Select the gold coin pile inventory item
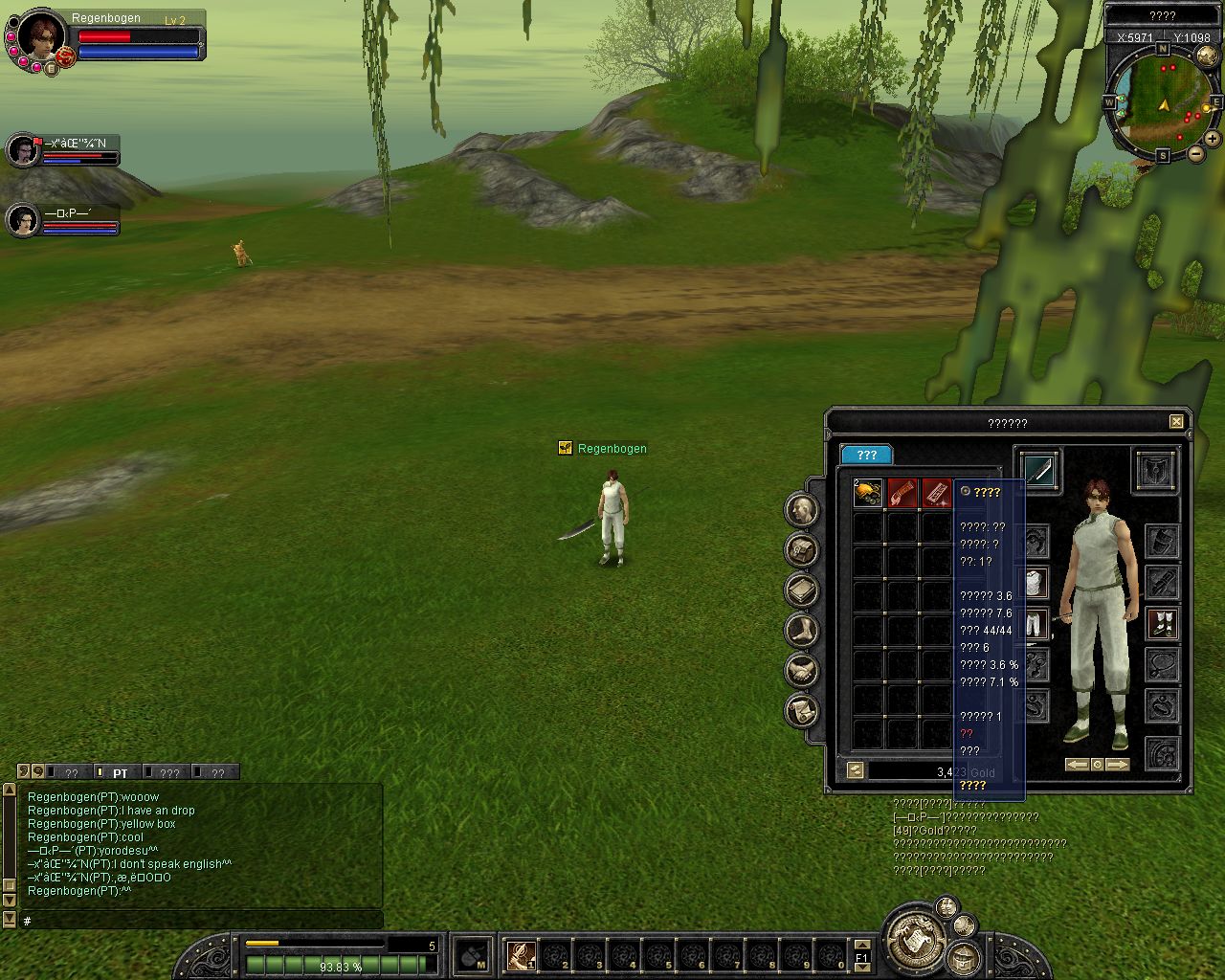This screenshot has width=1225, height=980. [868, 493]
